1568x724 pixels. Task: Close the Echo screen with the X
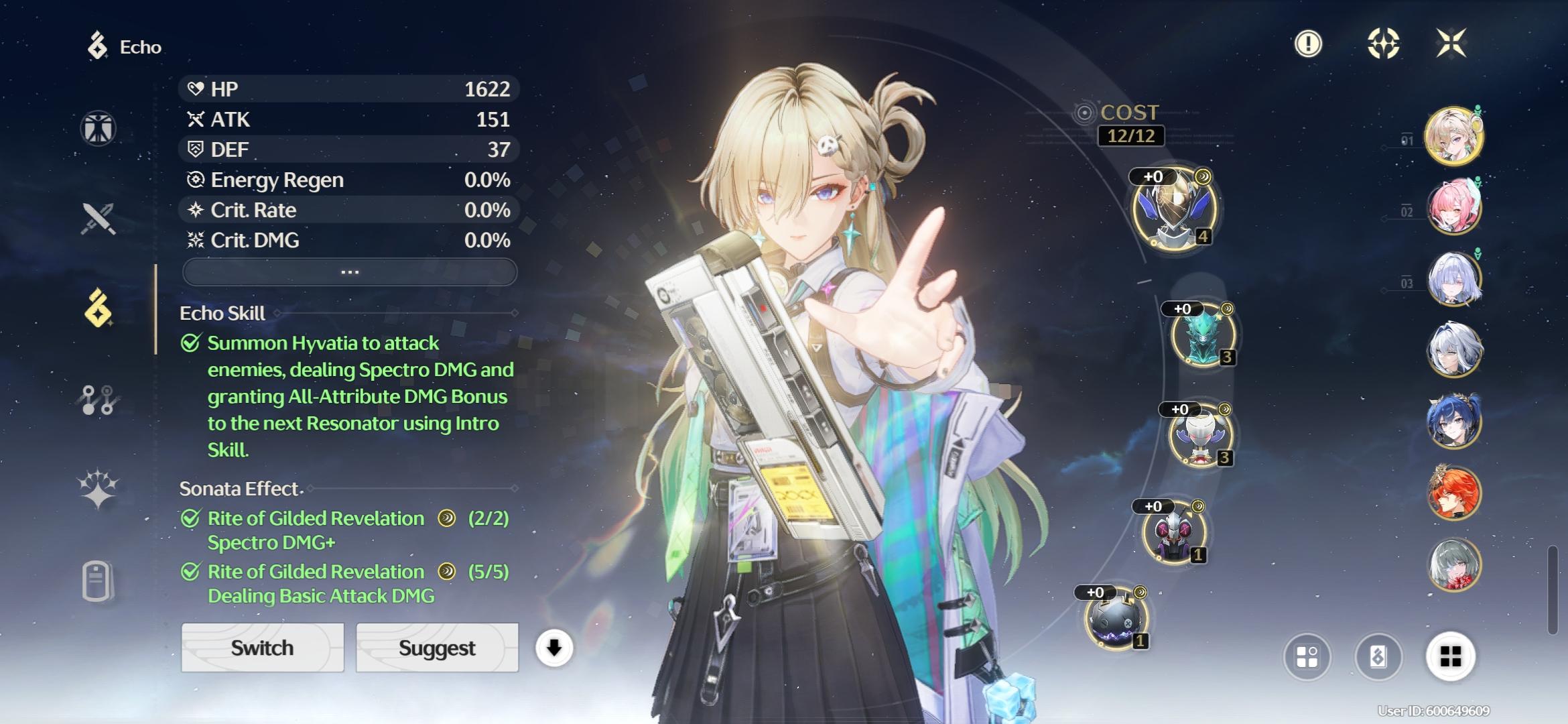(1451, 44)
